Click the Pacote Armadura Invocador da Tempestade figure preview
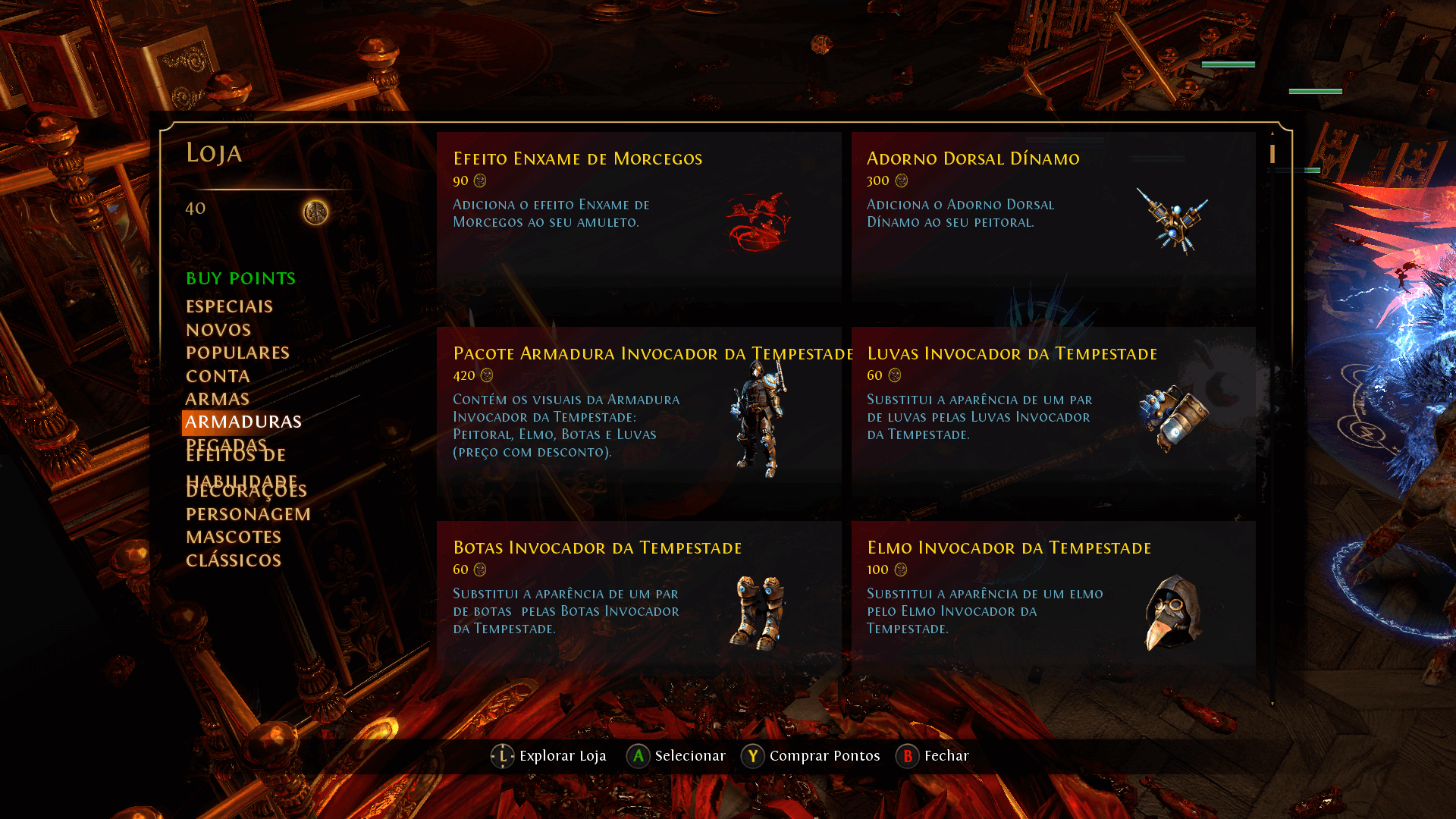Image resolution: width=1456 pixels, height=819 pixels. point(758,421)
